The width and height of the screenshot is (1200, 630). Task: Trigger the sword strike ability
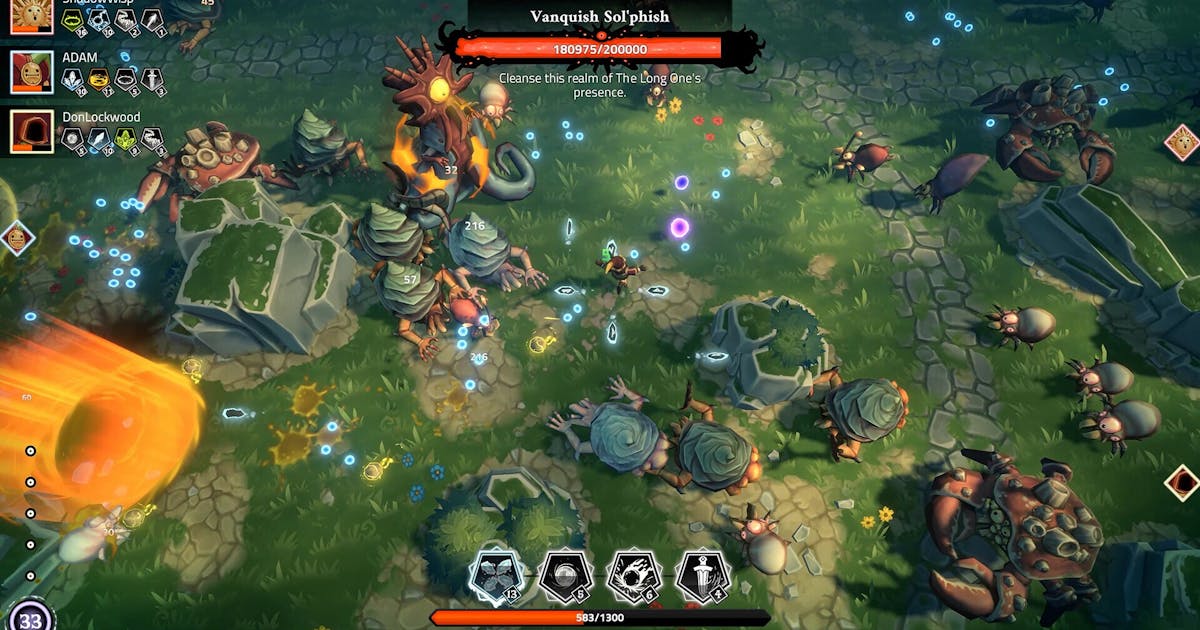click(x=702, y=576)
